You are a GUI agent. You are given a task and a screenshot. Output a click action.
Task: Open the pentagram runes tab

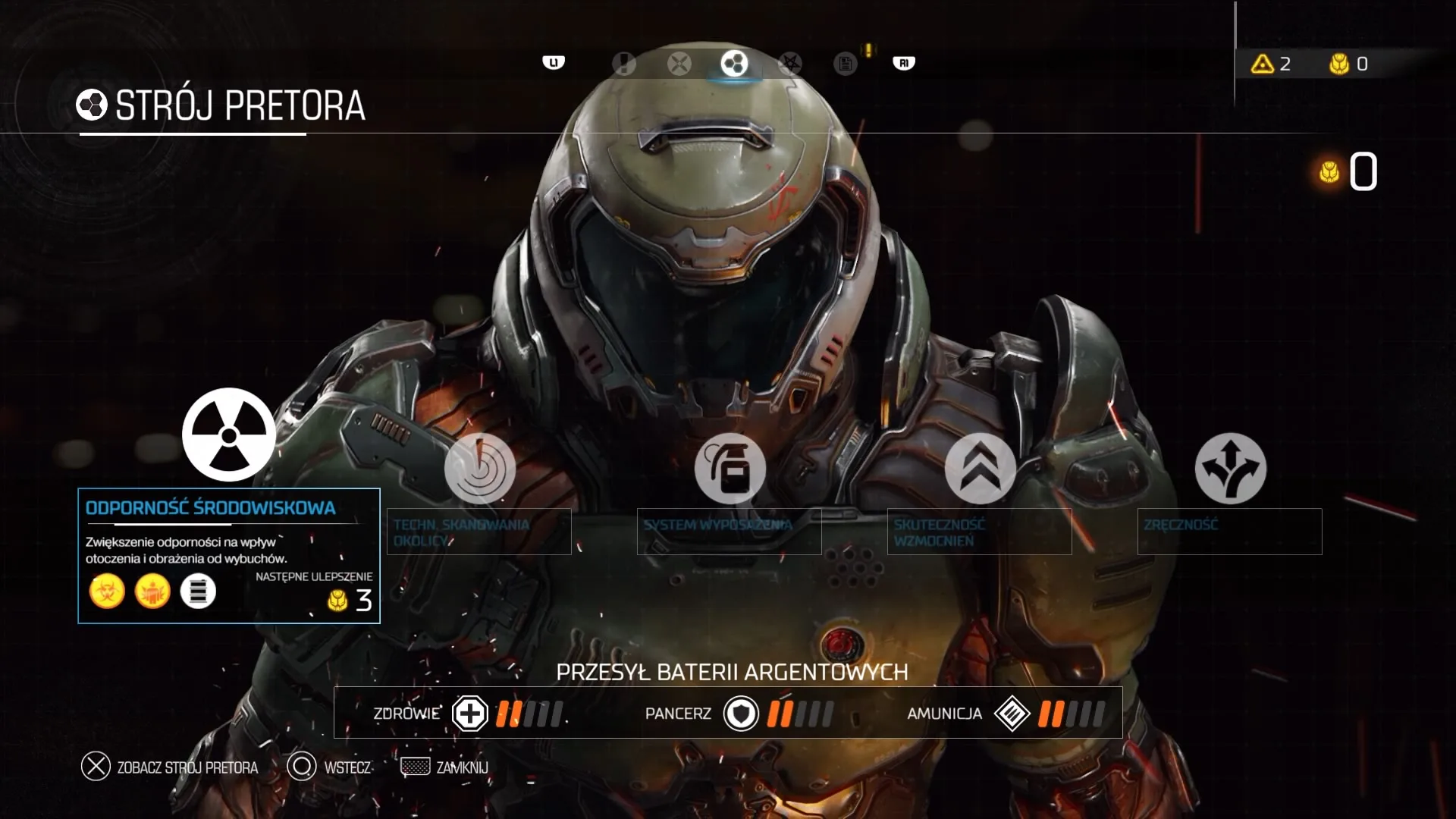click(790, 64)
